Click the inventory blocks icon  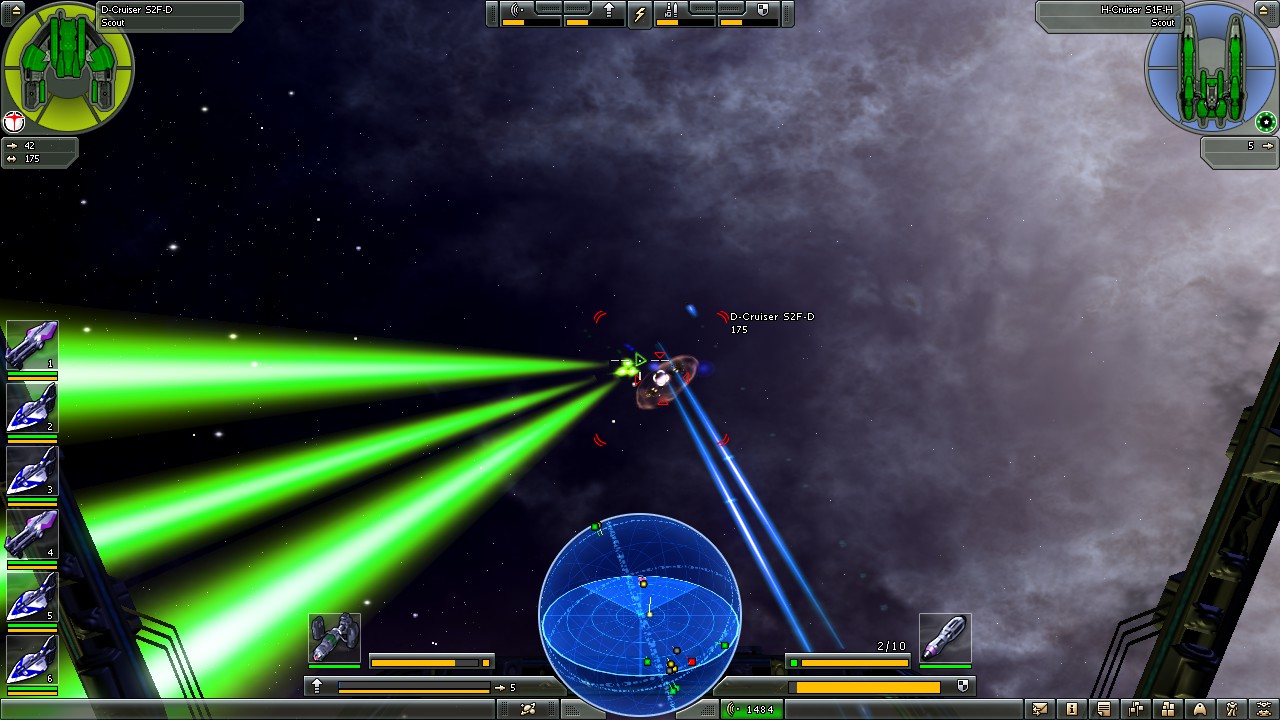tap(1168, 708)
